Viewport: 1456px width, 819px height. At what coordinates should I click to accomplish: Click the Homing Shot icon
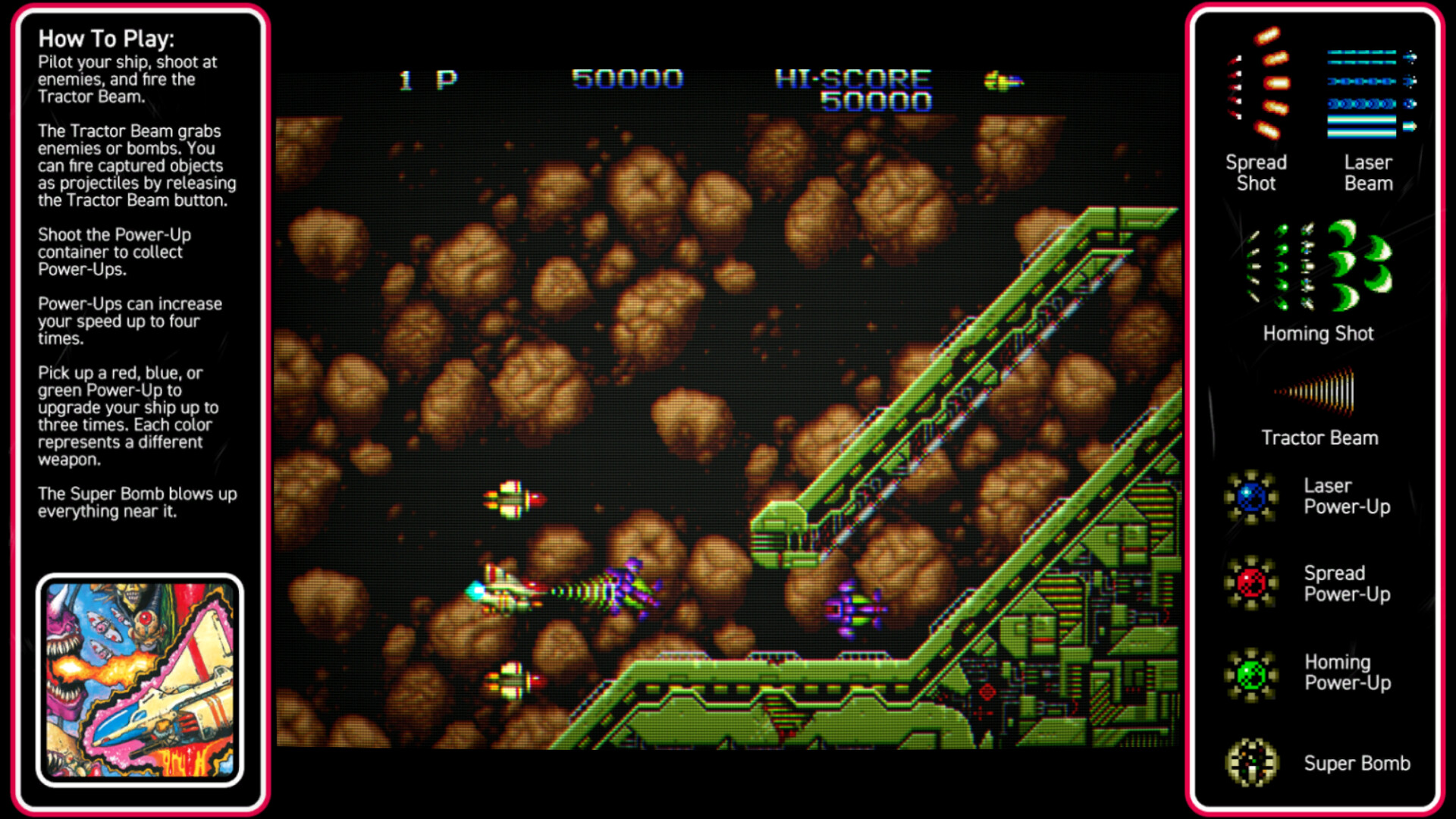point(1318,265)
